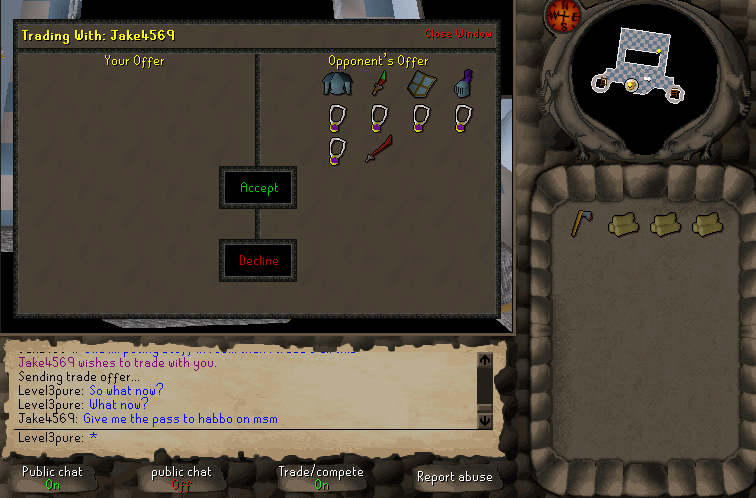
Task: Click the axe in your inventory
Action: (x=581, y=223)
